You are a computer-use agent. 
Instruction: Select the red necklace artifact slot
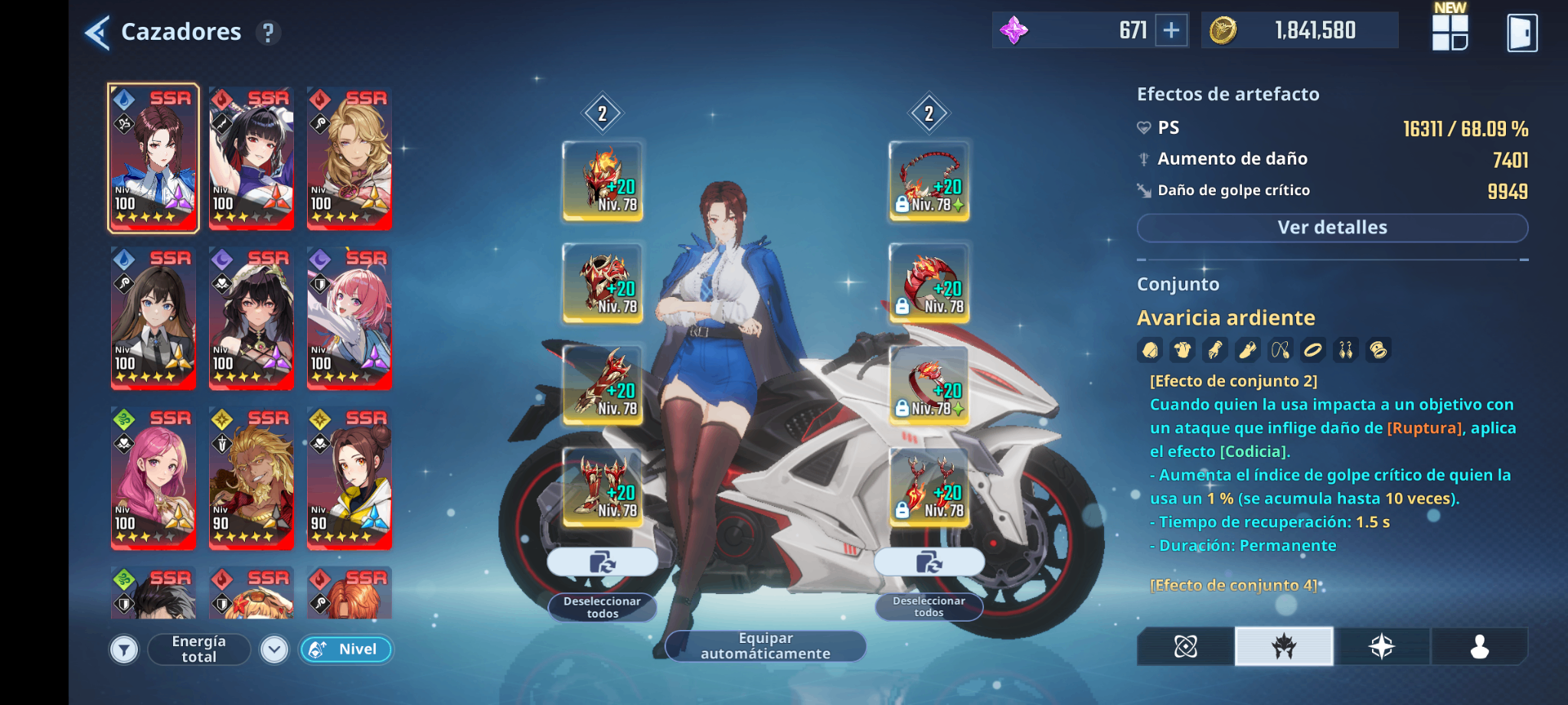(929, 181)
